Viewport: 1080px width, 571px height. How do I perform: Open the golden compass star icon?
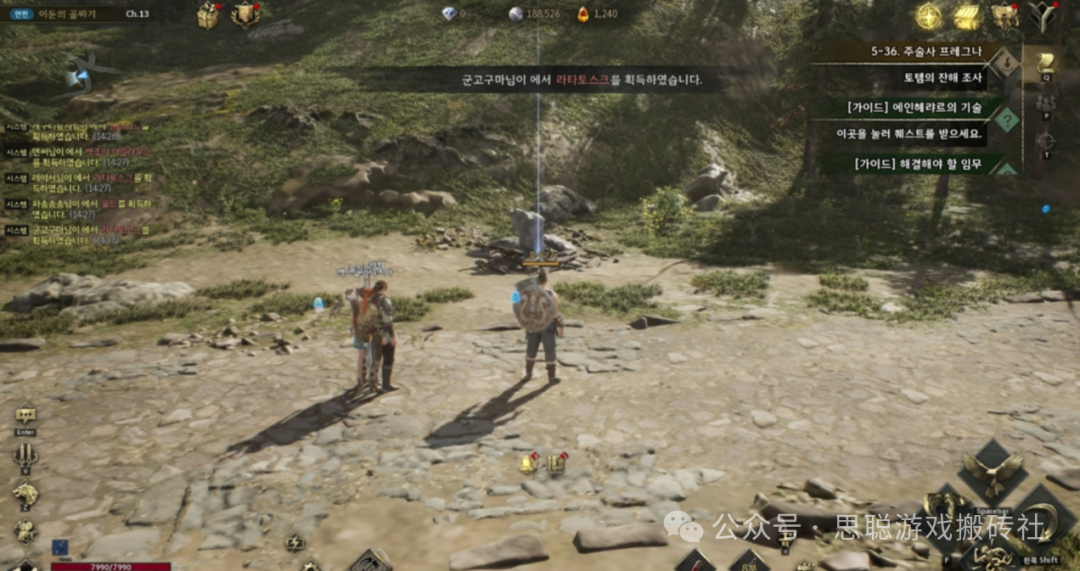click(929, 16)
